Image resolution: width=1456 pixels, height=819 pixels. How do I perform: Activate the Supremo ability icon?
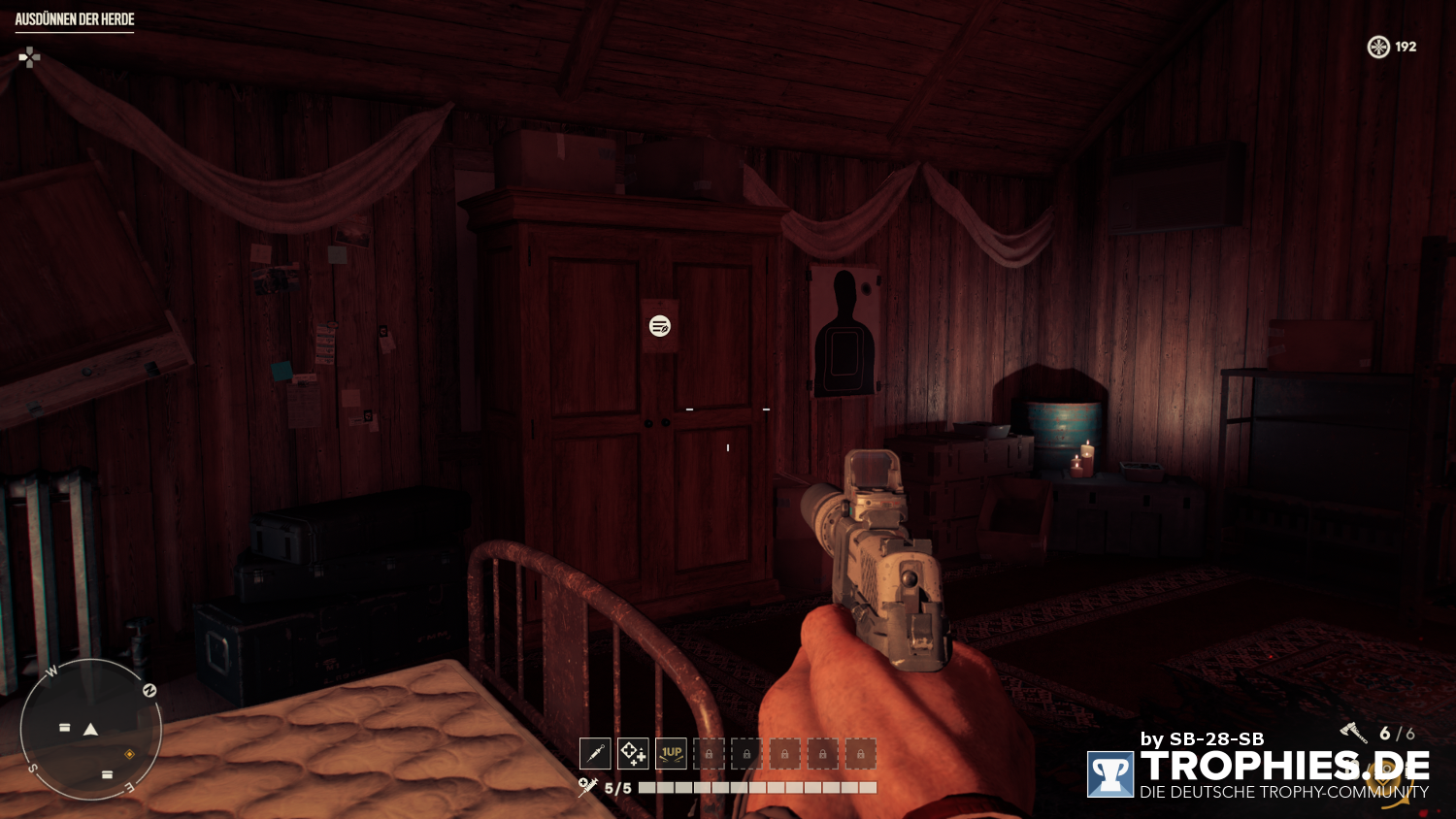pos(633,753)
